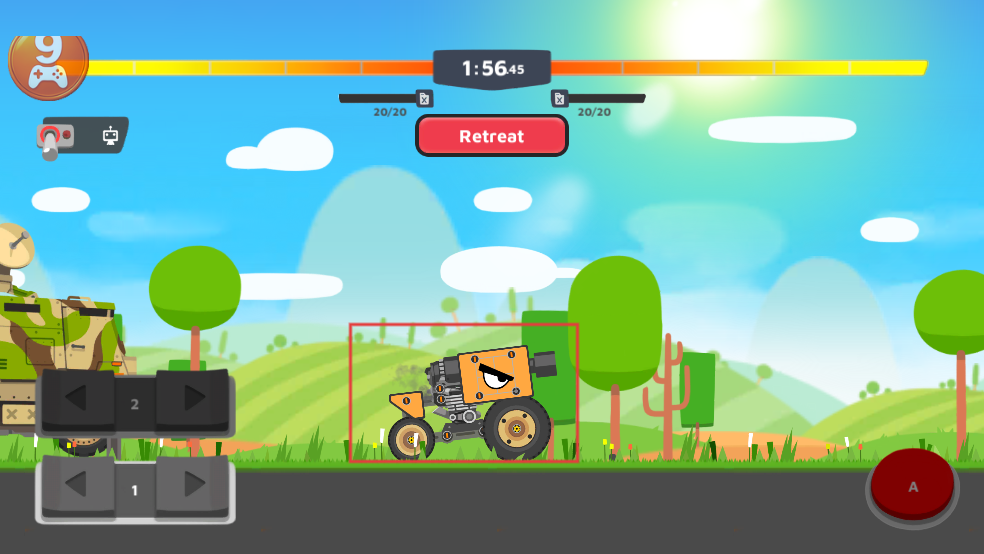Tap the right arrow on control pad 2
The height and width of the screenshot is (554, 984).
(x=194, y=399)
